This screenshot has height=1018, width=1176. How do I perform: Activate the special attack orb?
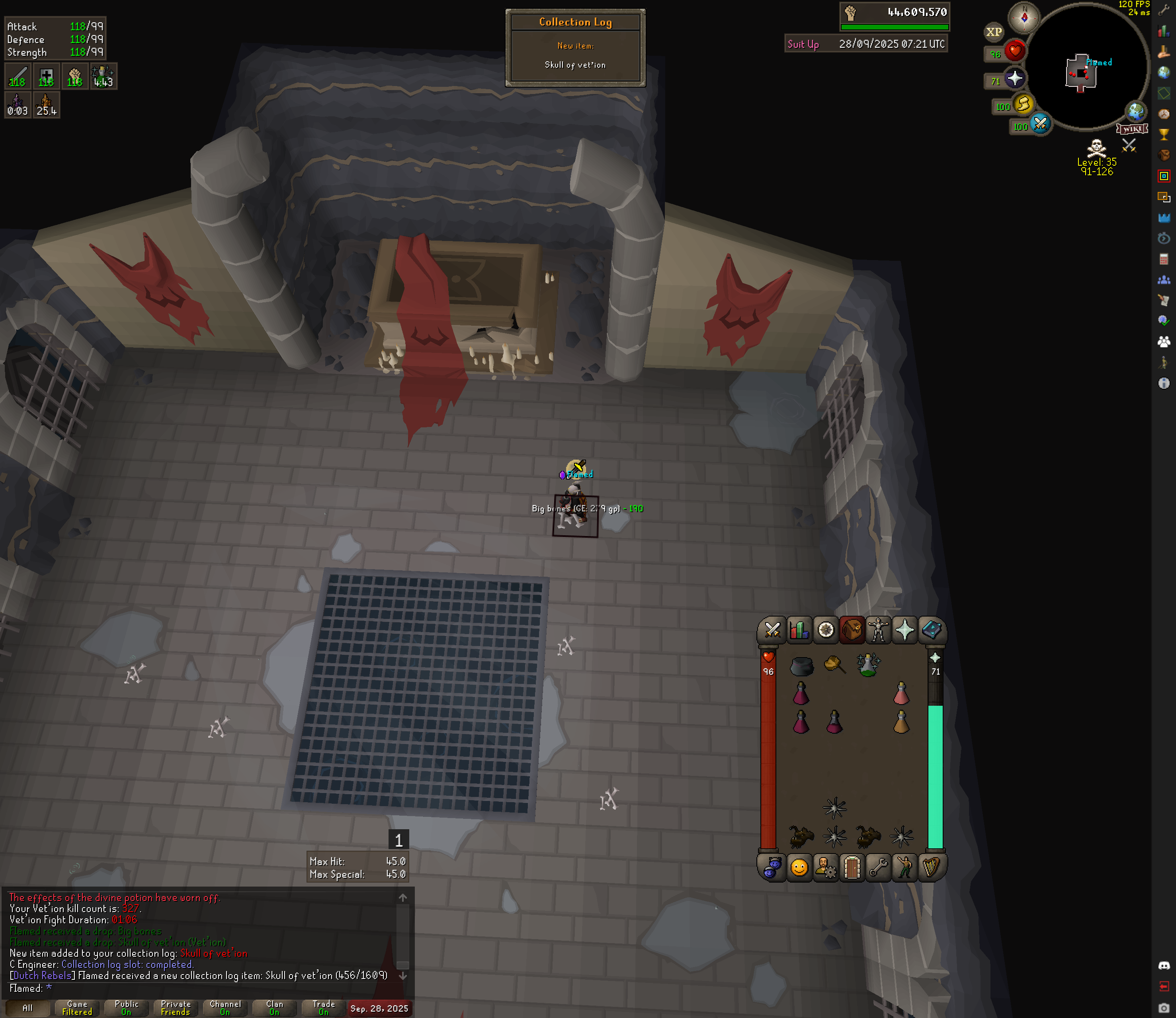(1040, 123)
